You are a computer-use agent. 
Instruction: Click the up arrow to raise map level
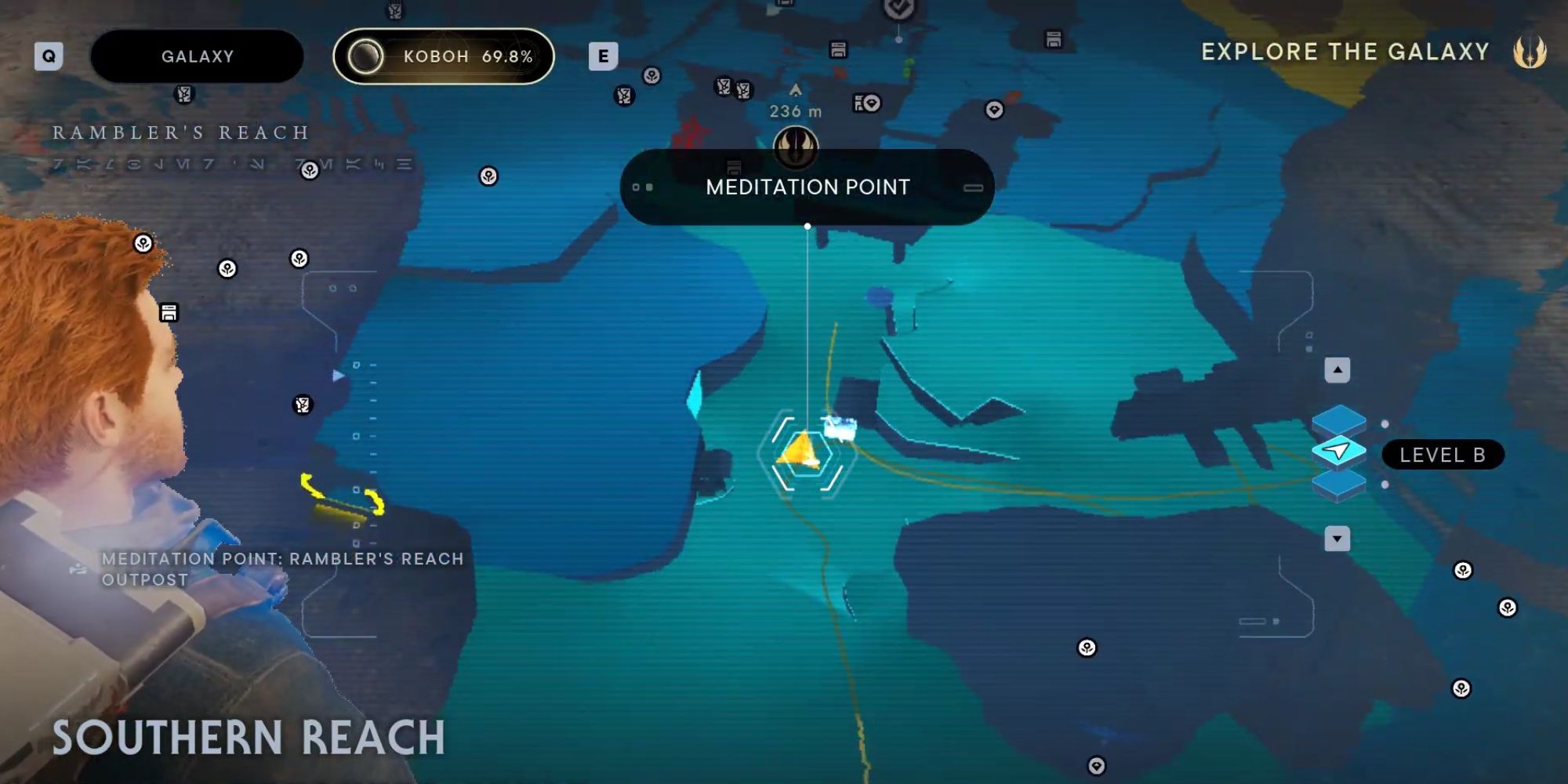point(1338,370)
